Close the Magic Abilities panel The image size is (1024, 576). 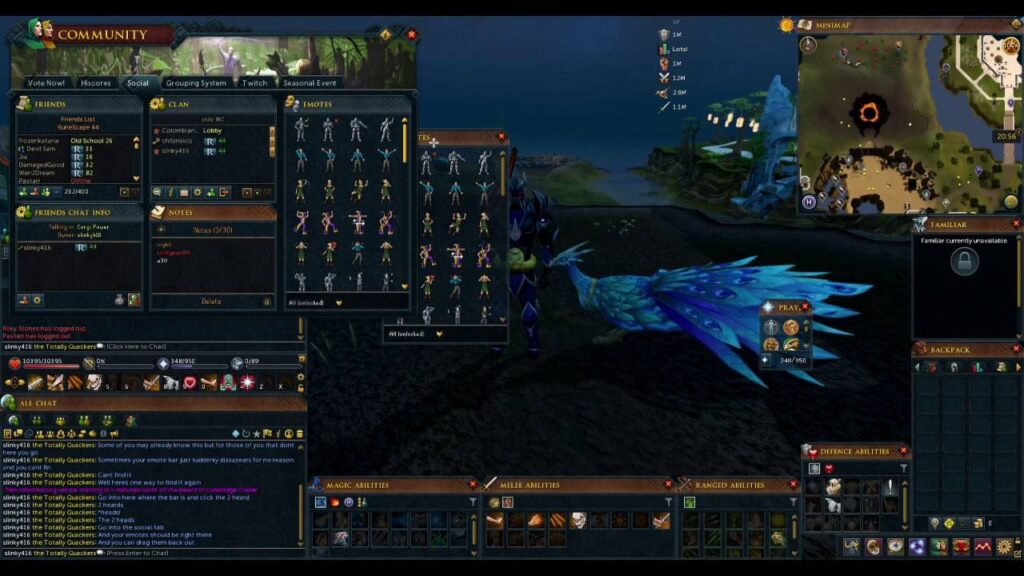tap(473, 485)
